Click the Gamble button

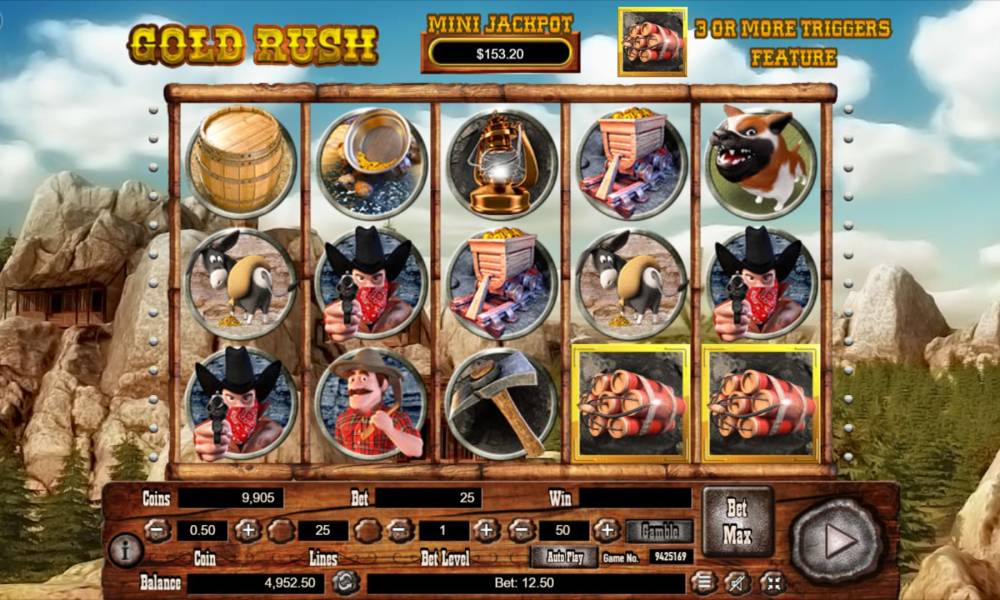tap(660, 531)
